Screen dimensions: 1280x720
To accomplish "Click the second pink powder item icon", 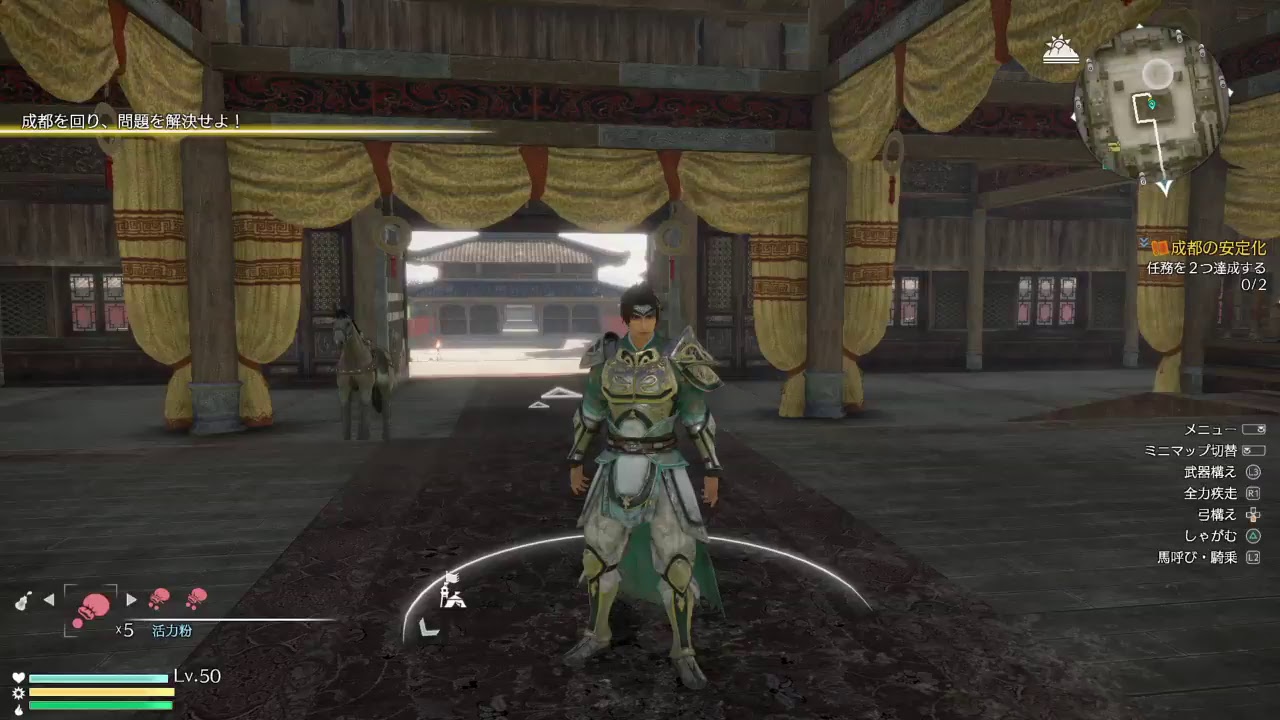I will click(x=159, y=599).
